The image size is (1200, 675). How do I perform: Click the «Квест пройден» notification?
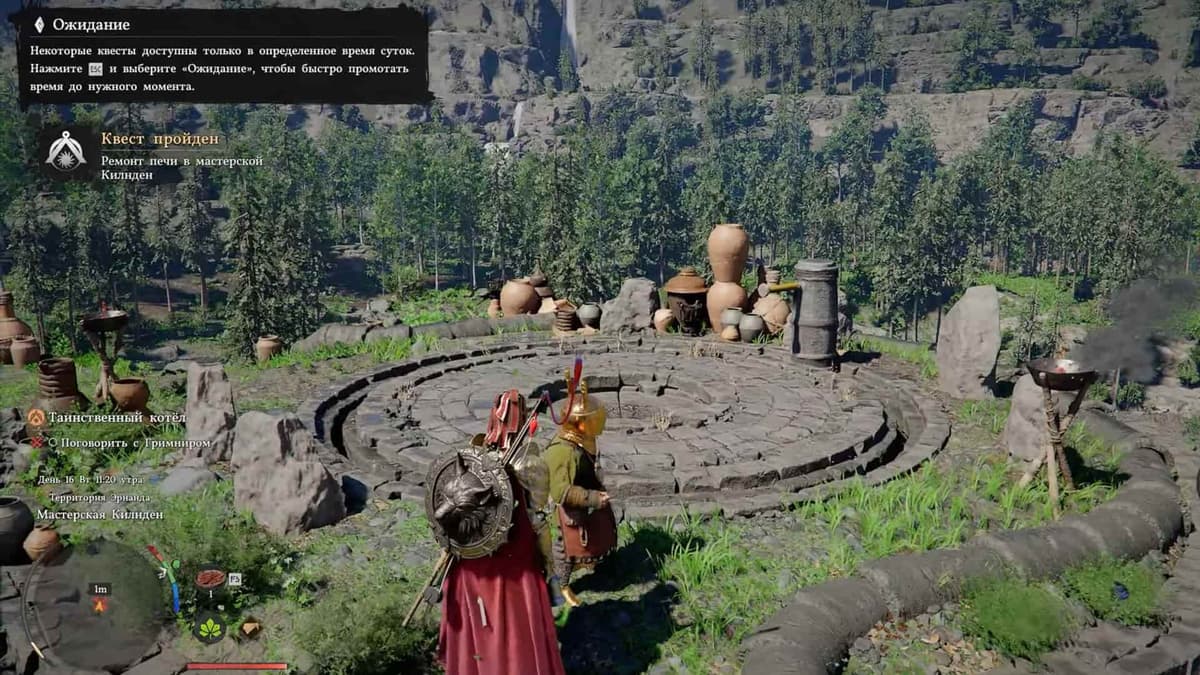[x=160, y=139]
